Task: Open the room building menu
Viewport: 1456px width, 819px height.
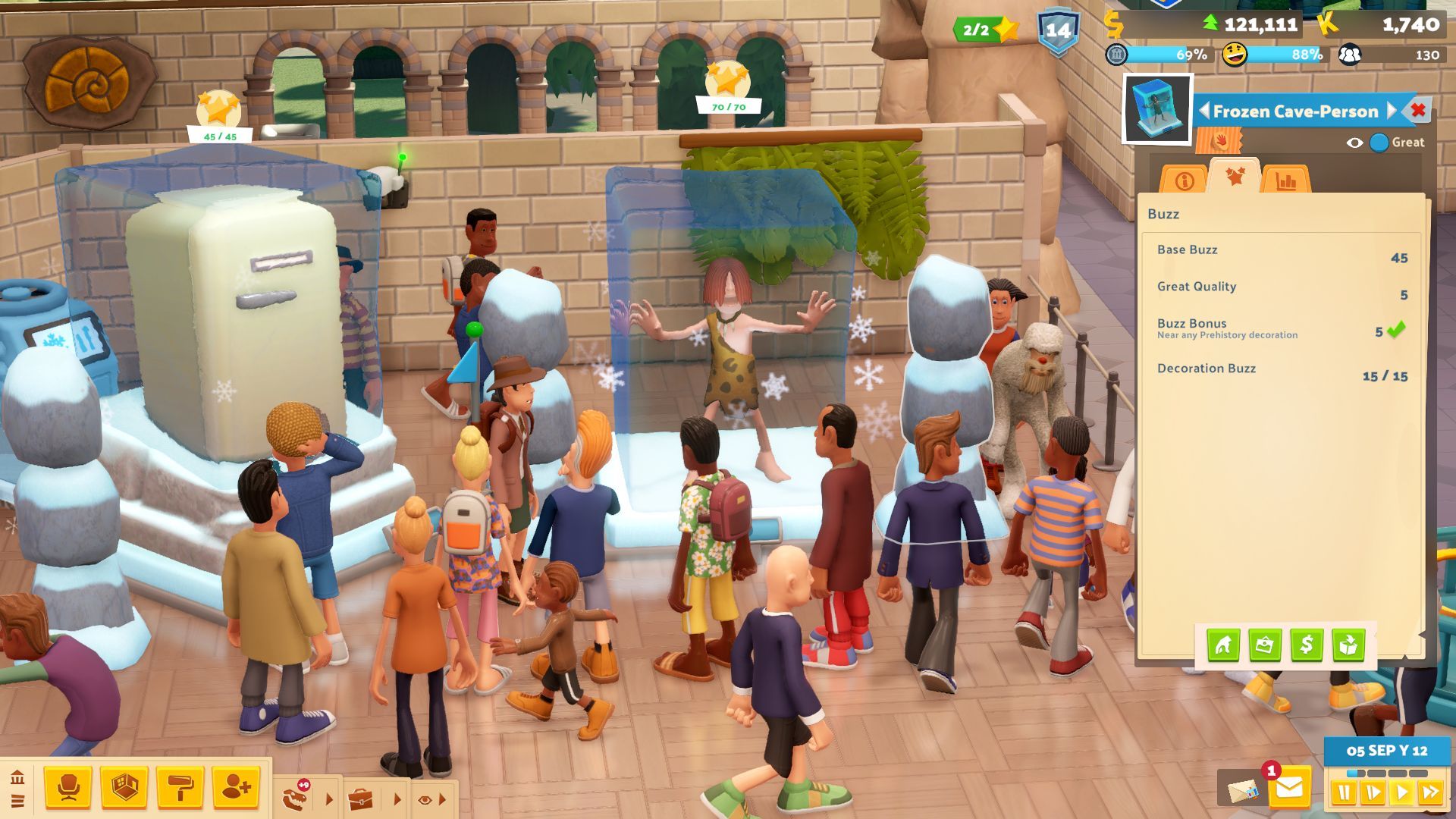Action: [x=124, y=788]
